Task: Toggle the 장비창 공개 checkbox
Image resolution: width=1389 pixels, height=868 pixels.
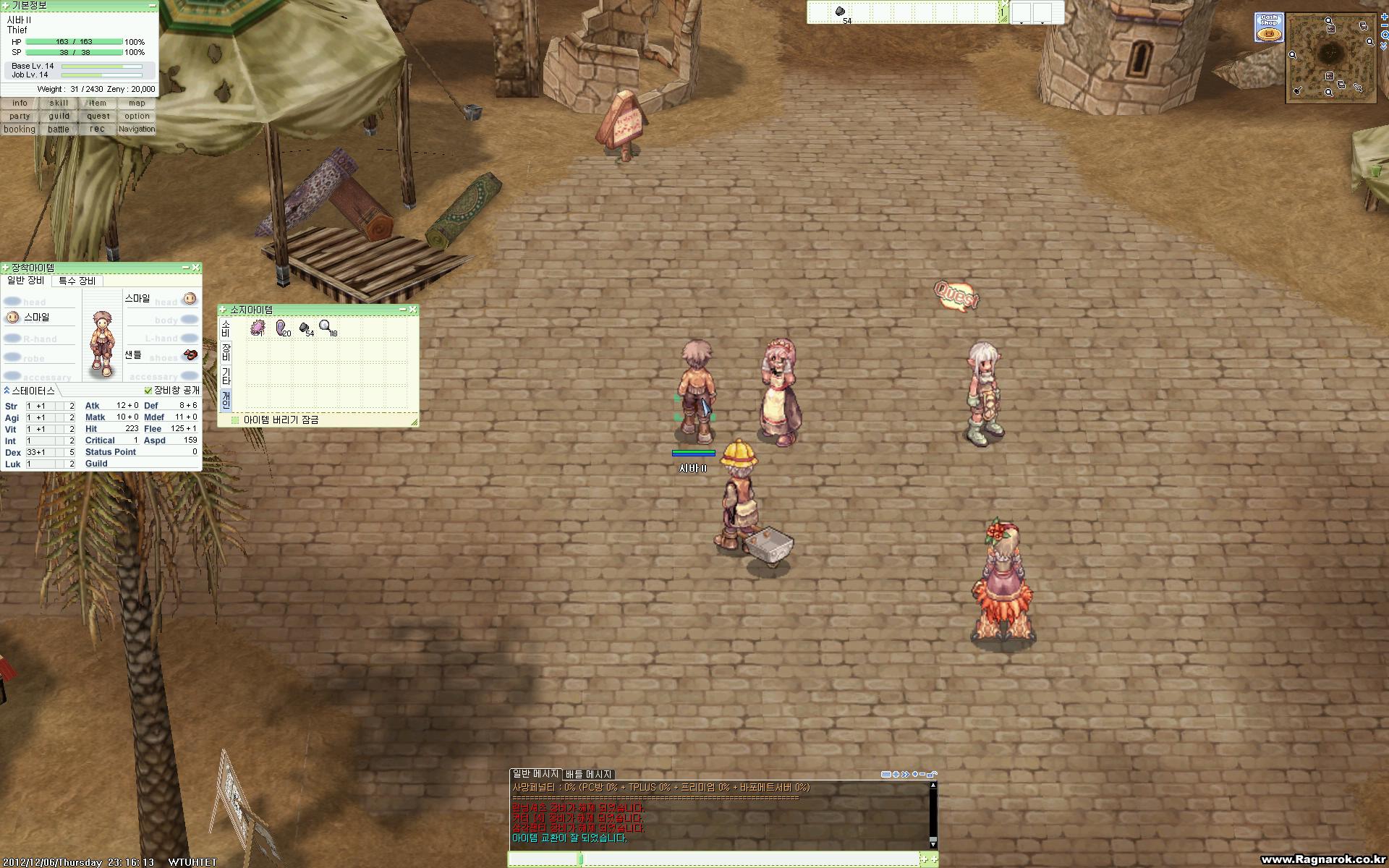Action: [x=148, y=391]
